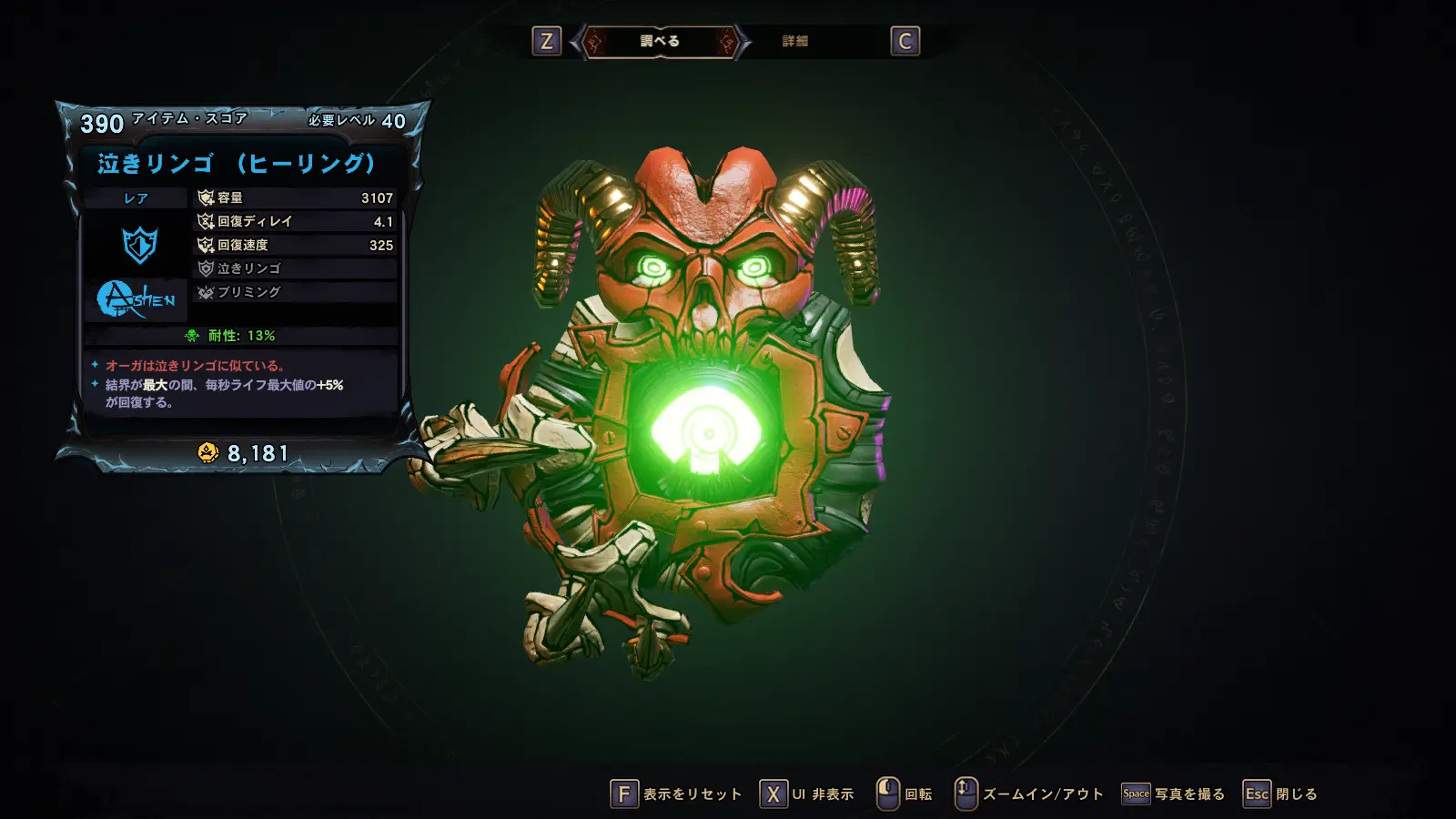1456x819 pixels.
Task: Hide the interface via UI 非表示
Action: (807, 794)
